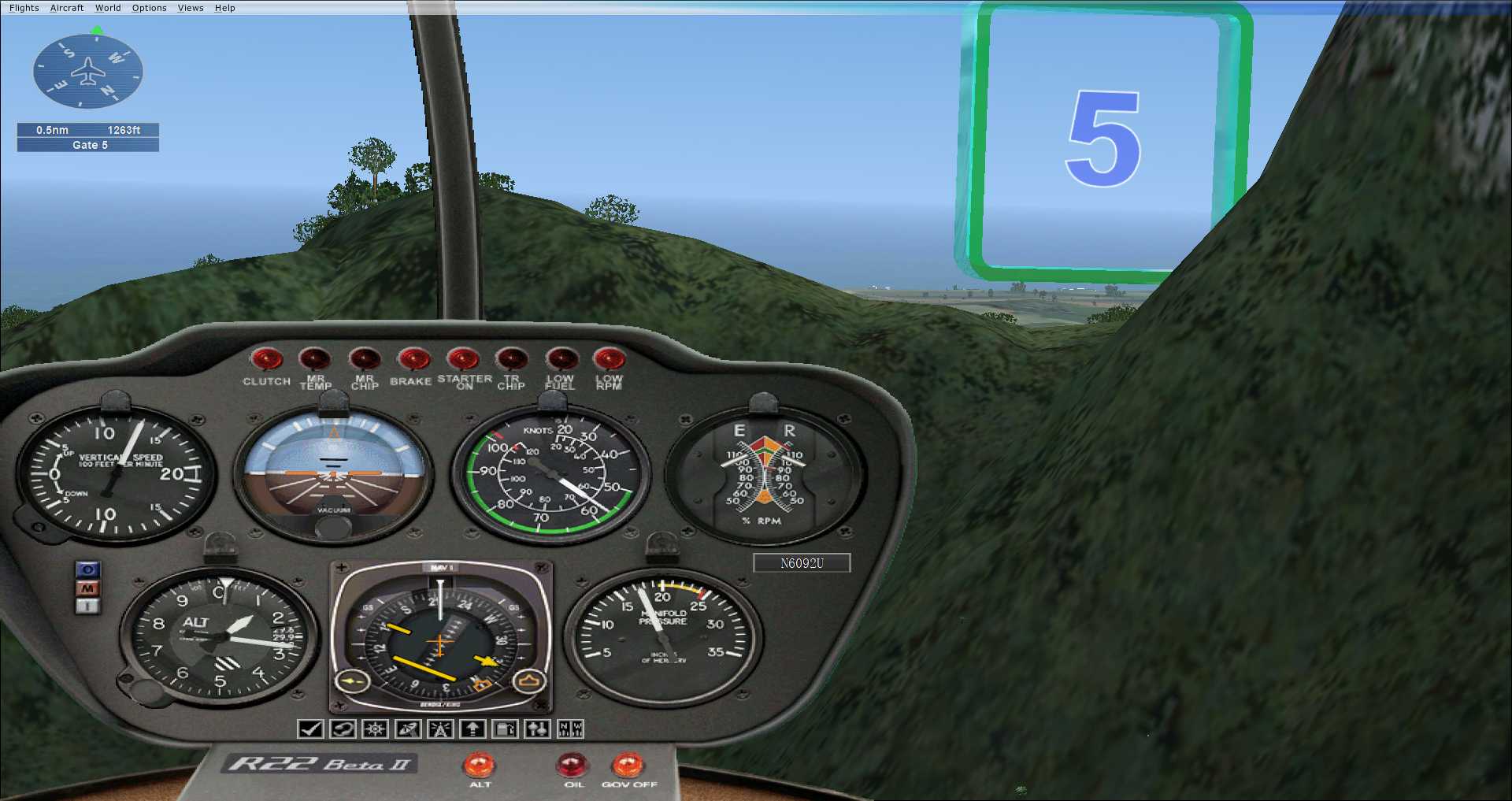1512x801 pixels.
Task: Toggle the ship's wheel panel icon
Action: pyautogui.click(x=375, y=729)
